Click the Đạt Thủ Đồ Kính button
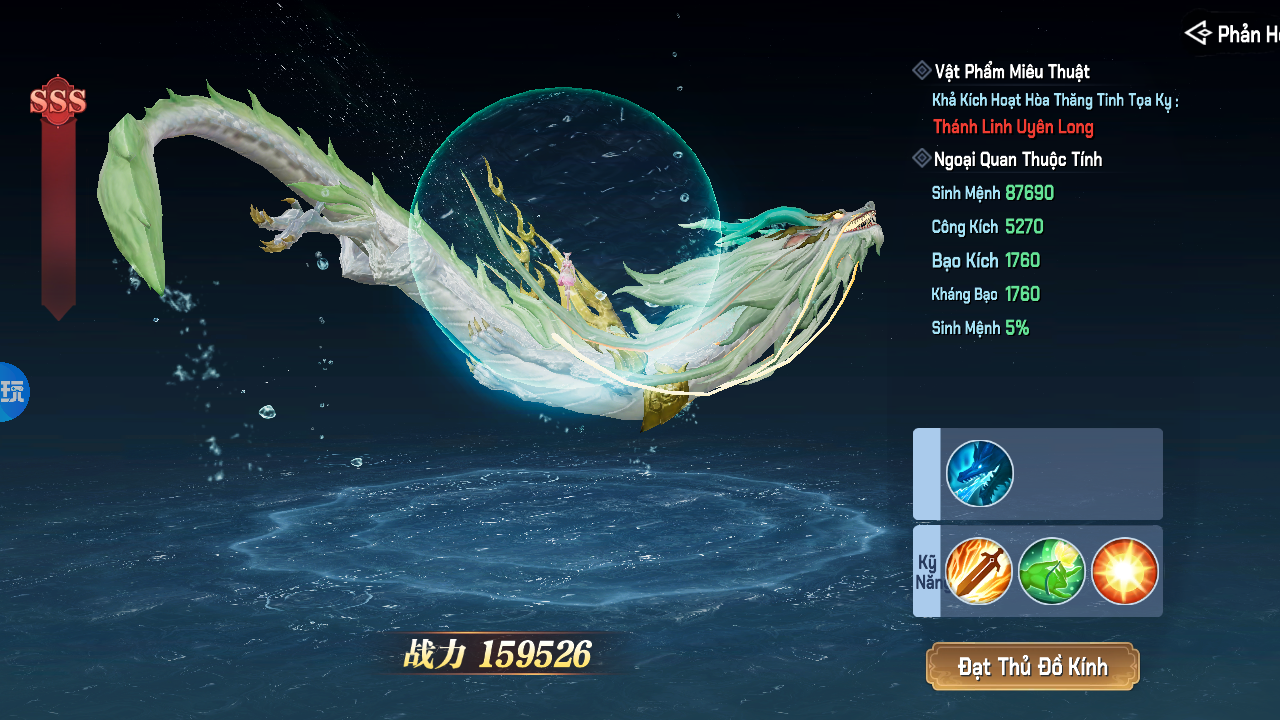Image resolution: width=1280 pixels, height=720 pixels. click(x=1032, y=667)
